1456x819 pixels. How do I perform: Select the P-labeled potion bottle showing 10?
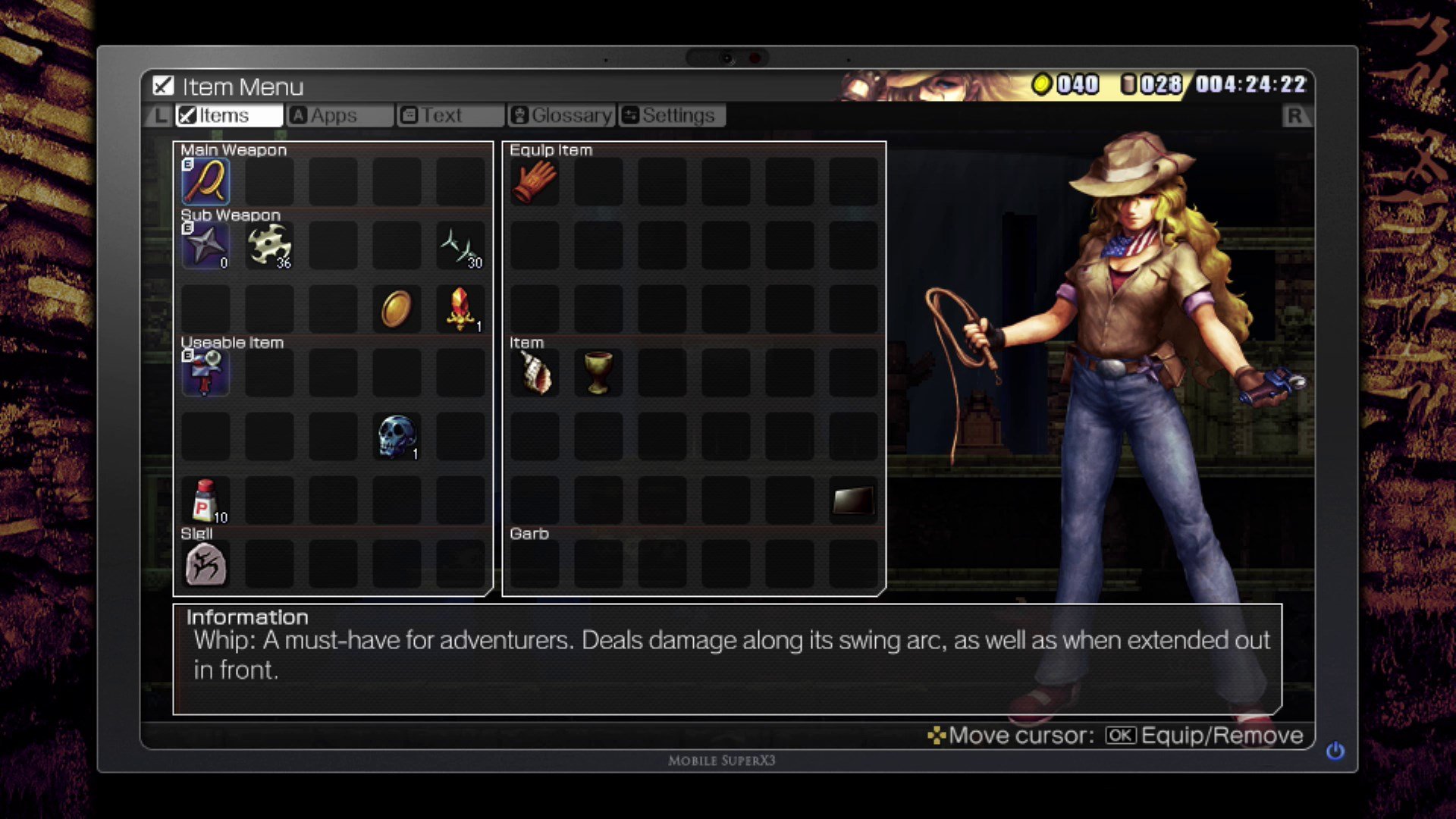[205, 499]
